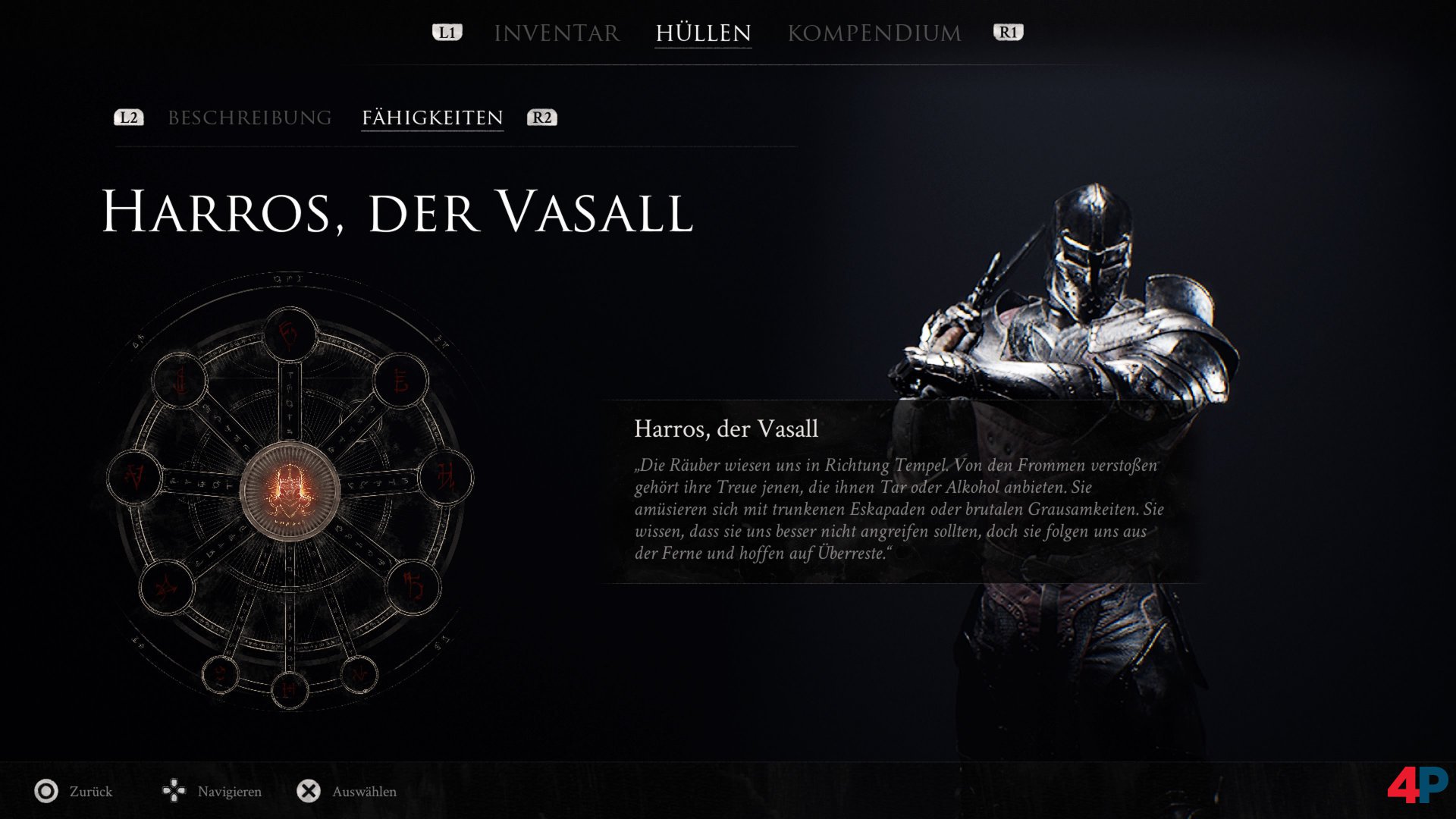Switch to the BESCHREIBUNG tab

pos(250,118)
